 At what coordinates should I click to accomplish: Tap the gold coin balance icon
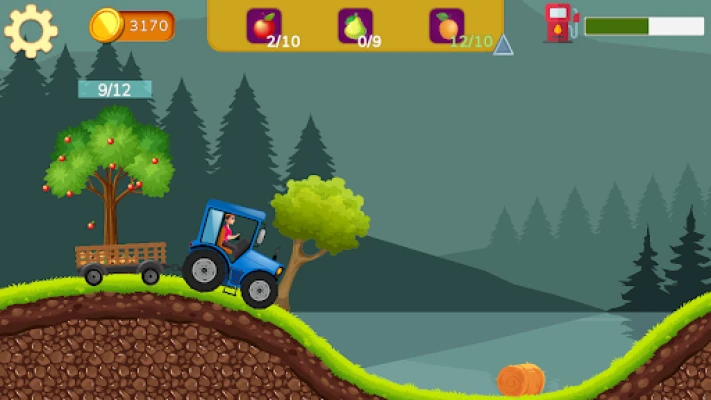click(x=106, y=25)
